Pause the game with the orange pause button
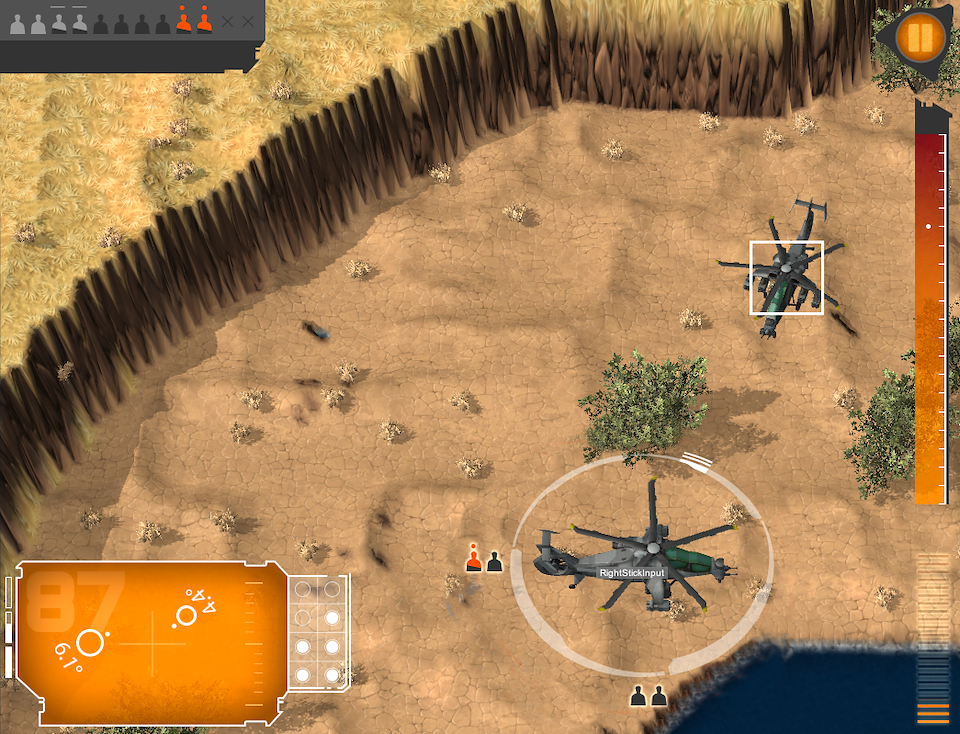The image size is (960, 734). click(x=919, y=39)
